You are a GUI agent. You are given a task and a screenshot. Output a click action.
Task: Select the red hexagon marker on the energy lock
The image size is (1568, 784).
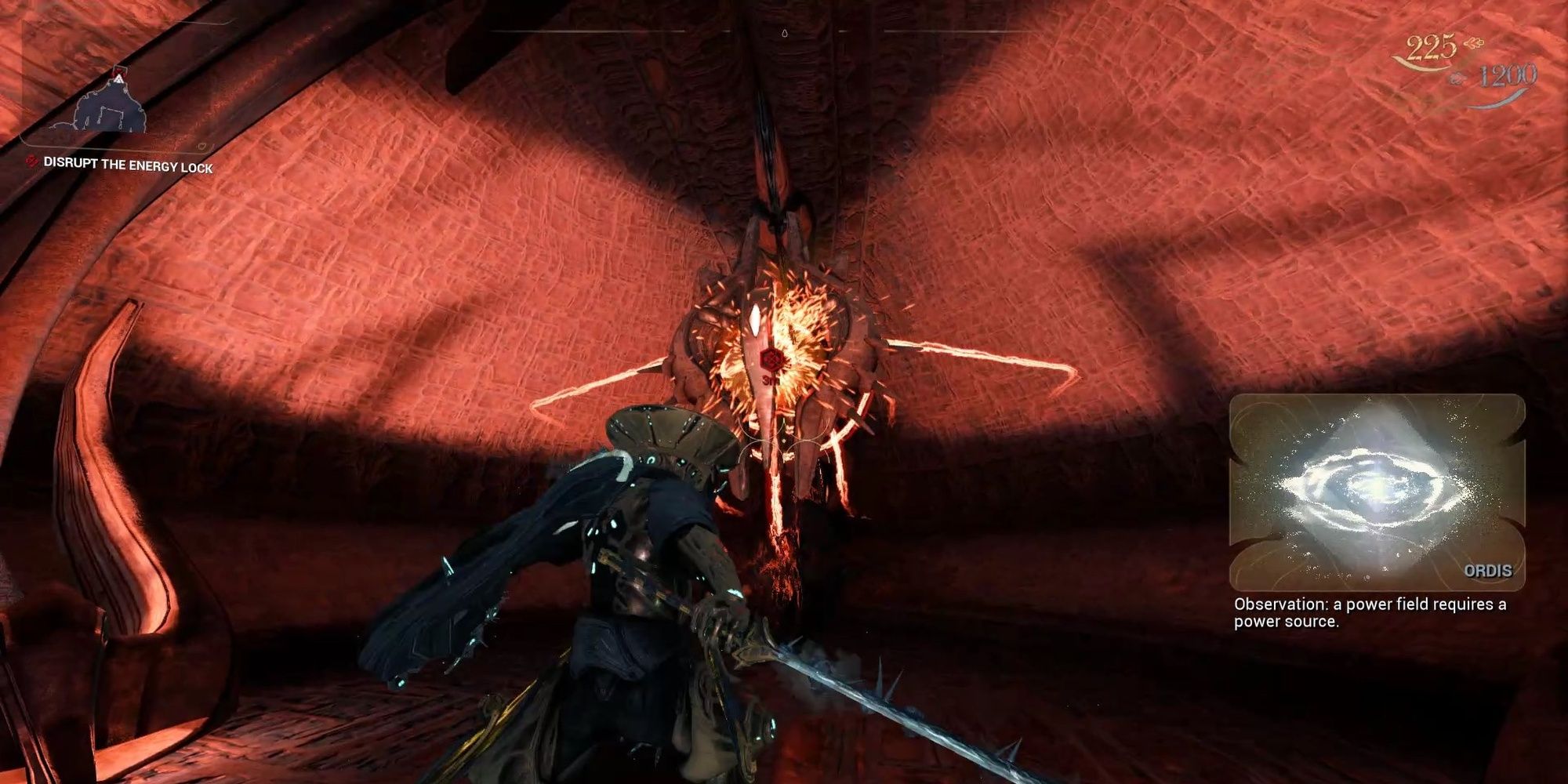pos(772,361)
